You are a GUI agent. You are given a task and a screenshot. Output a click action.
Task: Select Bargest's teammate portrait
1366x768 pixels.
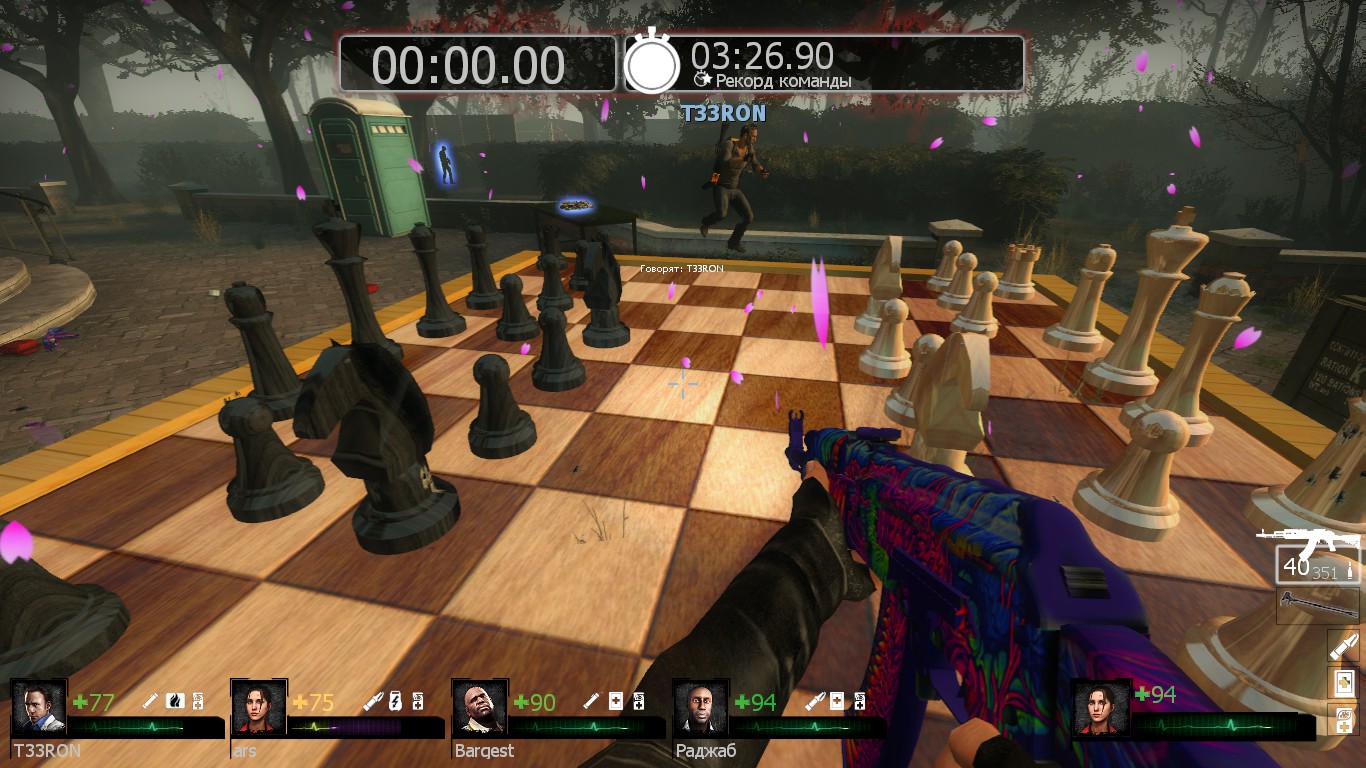pos(479,708)
